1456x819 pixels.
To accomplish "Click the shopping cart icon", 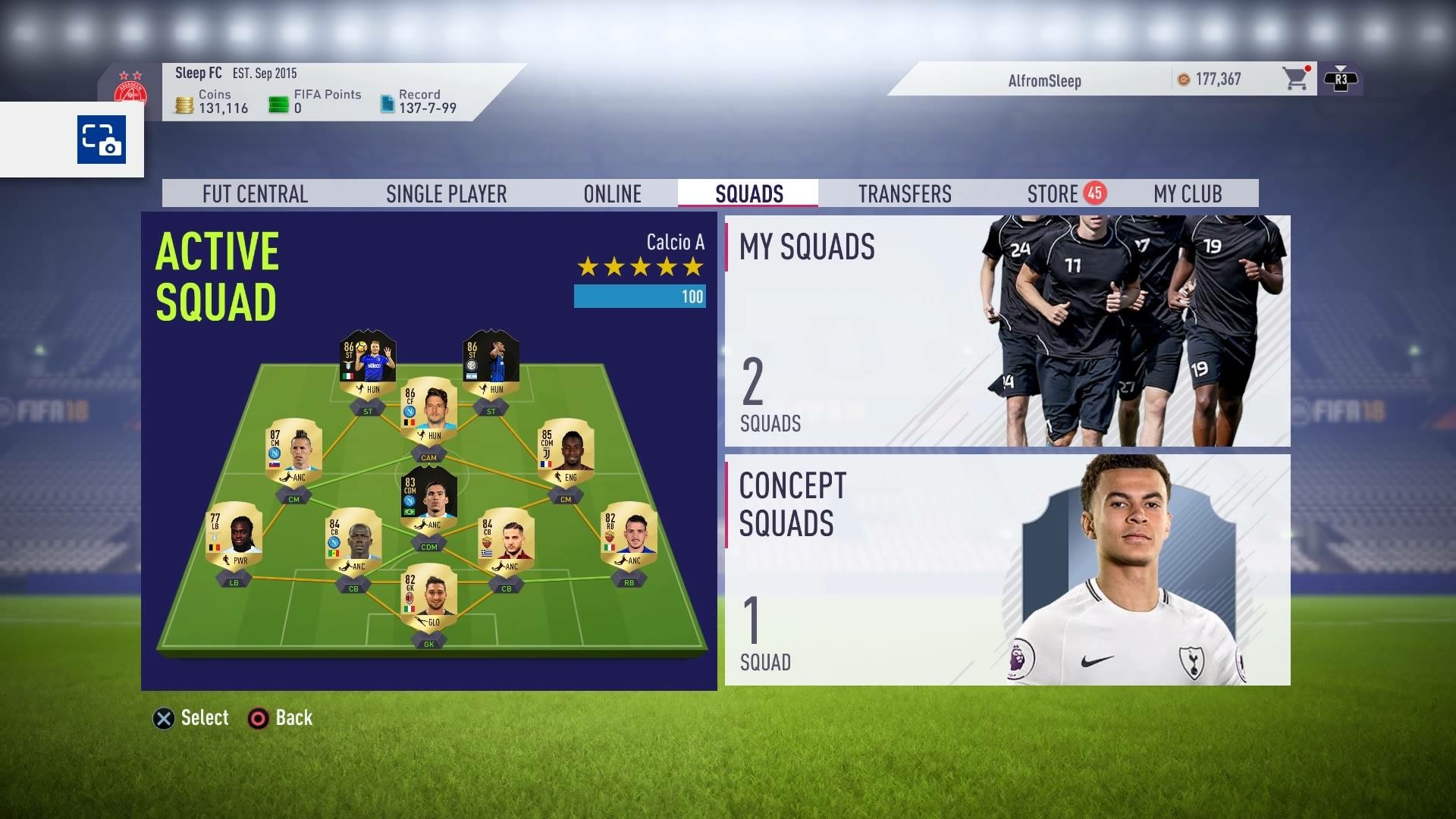I will click(1294, 79).
